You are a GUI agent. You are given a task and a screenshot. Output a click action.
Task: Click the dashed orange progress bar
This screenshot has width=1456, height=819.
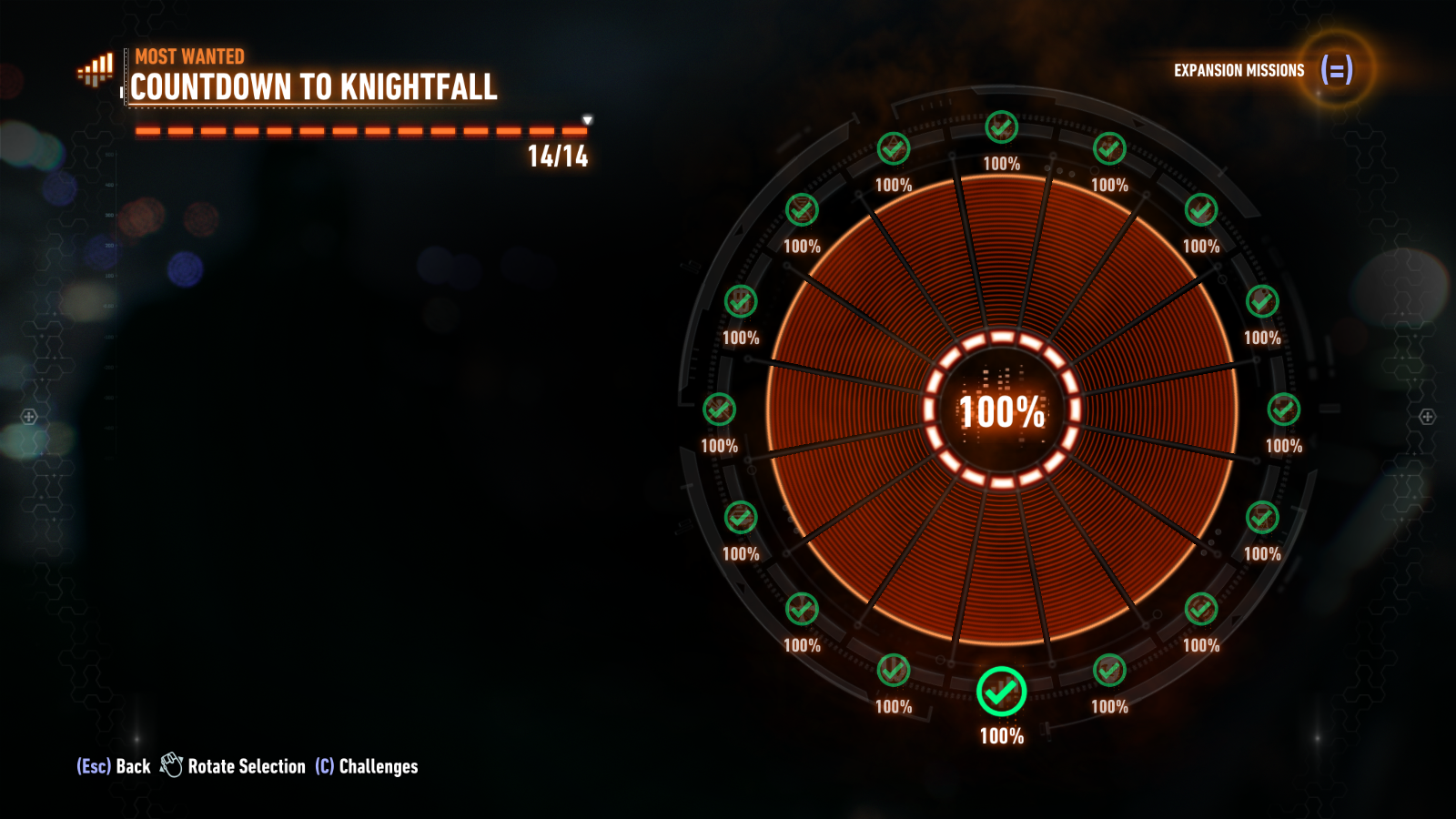[355, 131]
